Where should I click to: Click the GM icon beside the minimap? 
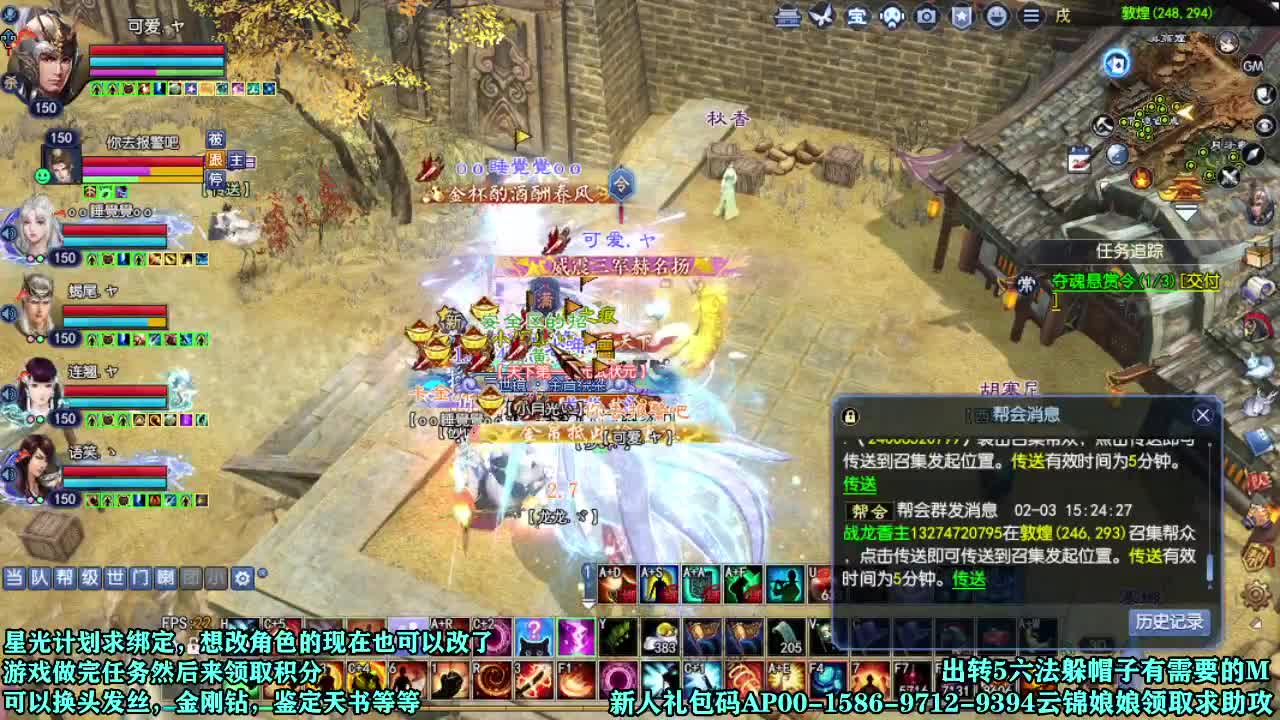[1252, 66]
